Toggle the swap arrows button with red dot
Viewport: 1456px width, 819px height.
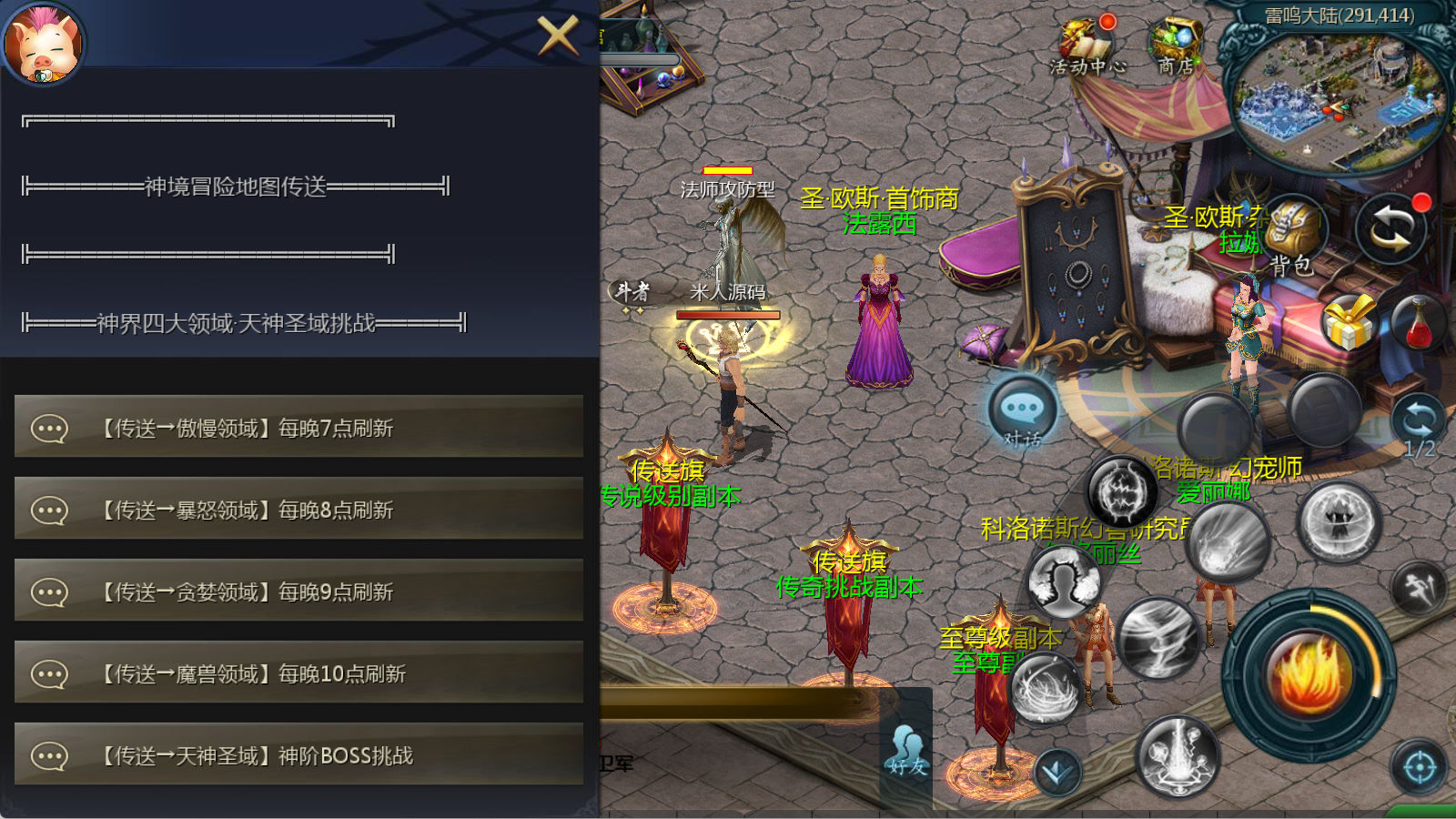click(x=1390, y=228)
